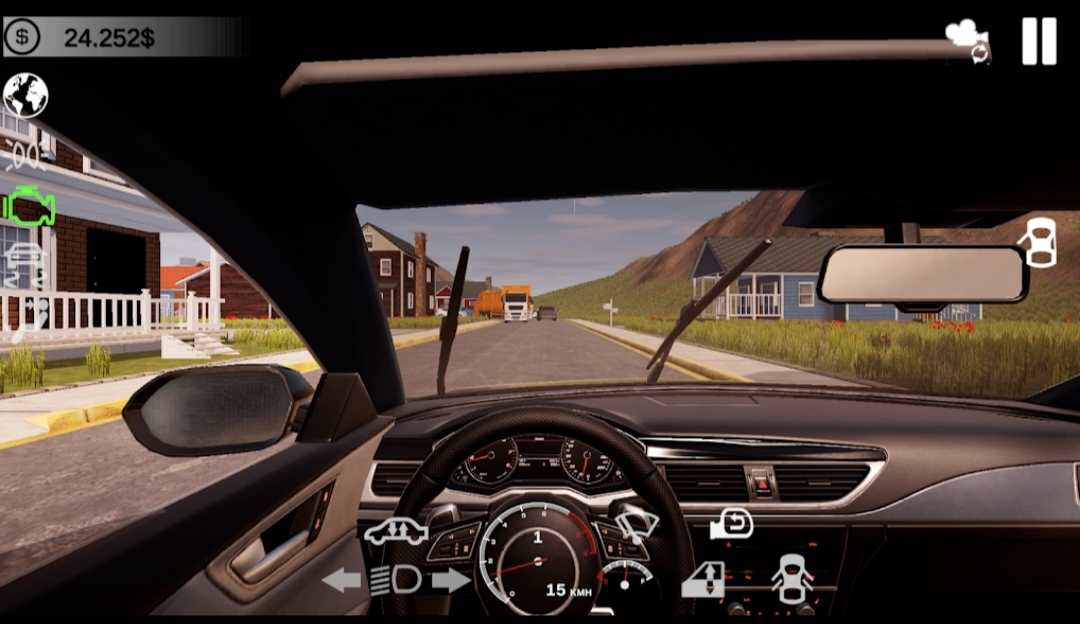Turn on the windshield wipers
The width and height of the screenshot is (1080, 624).
coord(636,524)
